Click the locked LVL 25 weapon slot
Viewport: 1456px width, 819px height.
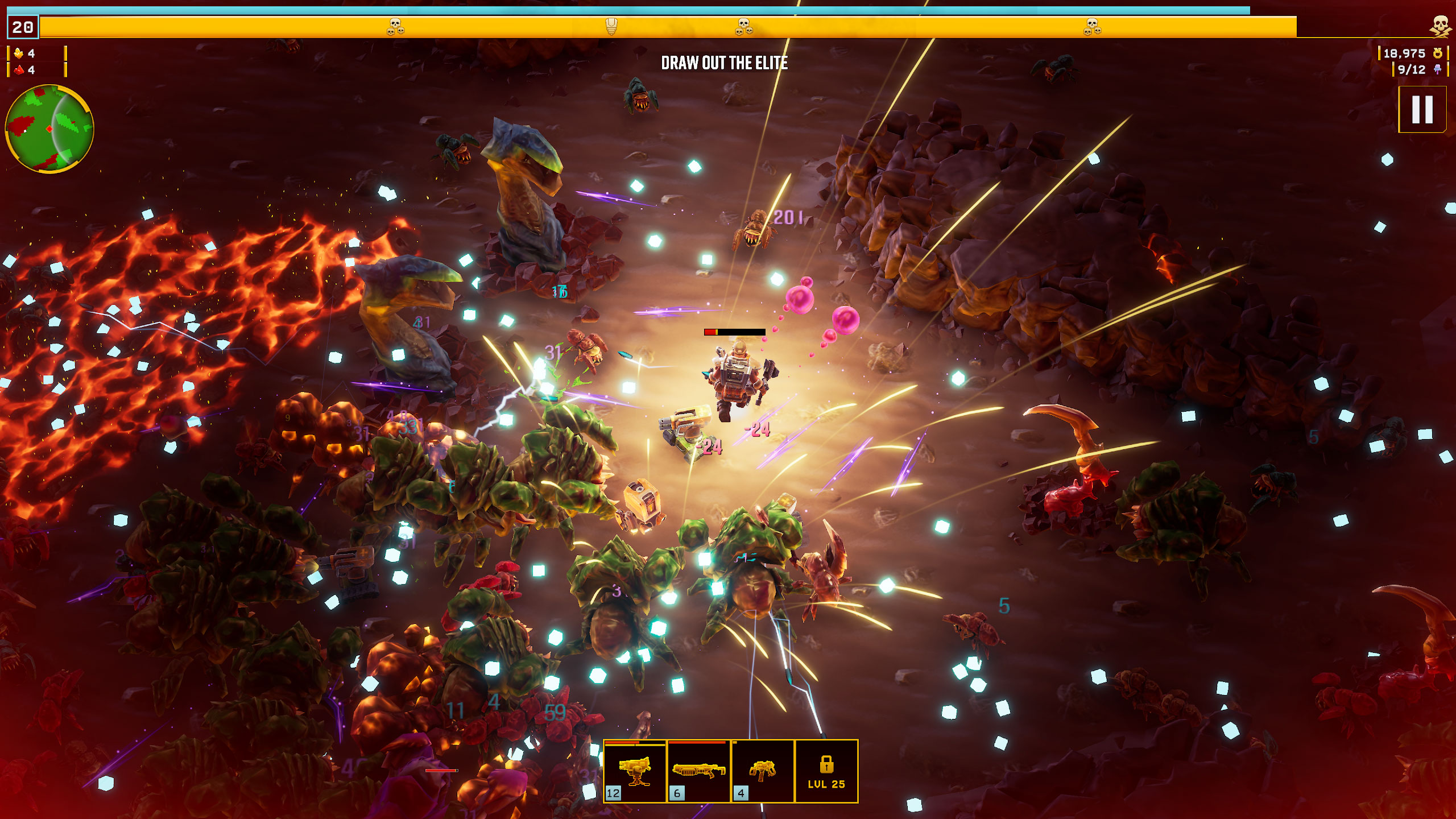tap(826, 771)
